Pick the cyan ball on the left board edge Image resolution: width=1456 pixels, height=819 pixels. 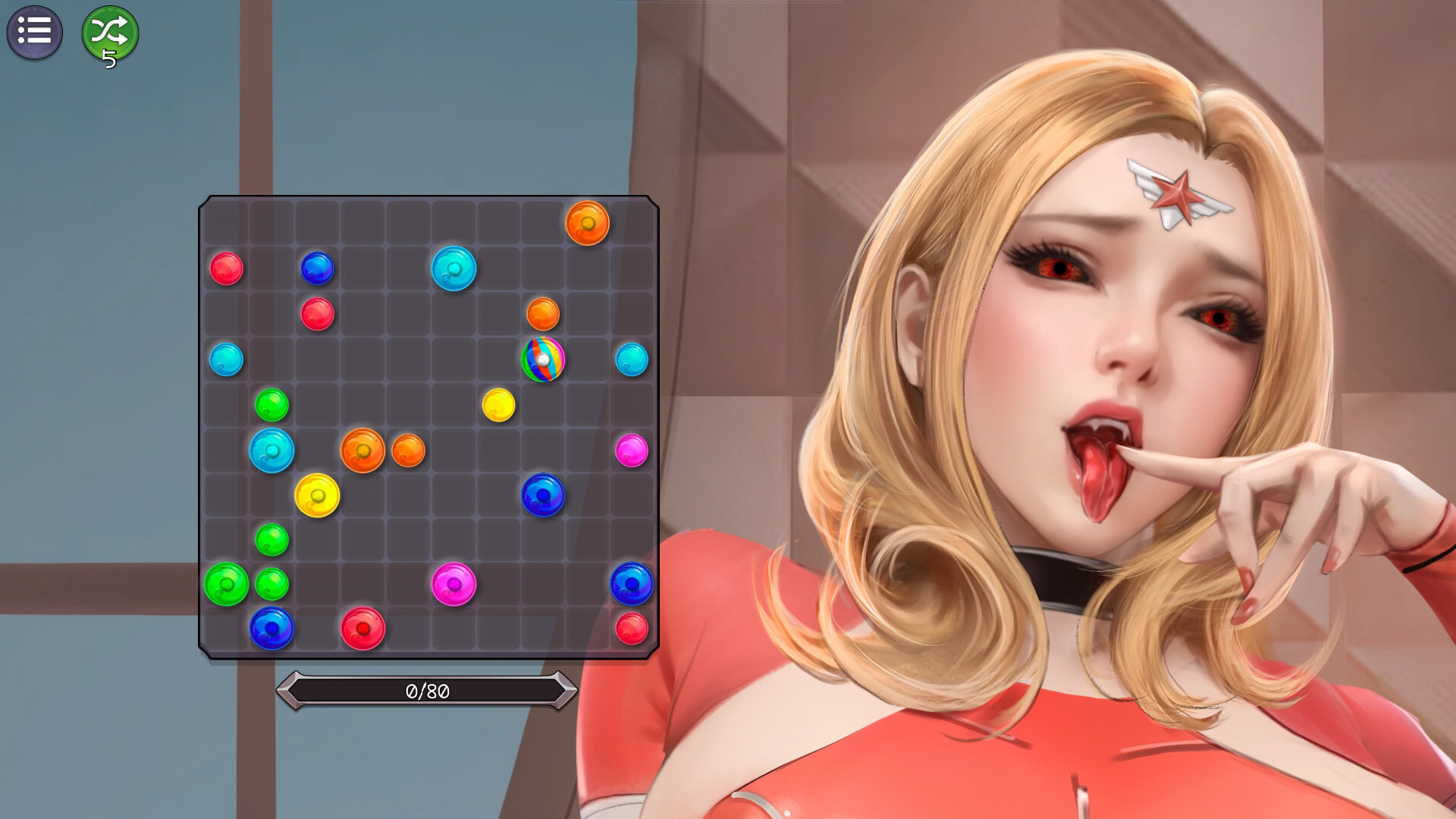tap(227, 359)
